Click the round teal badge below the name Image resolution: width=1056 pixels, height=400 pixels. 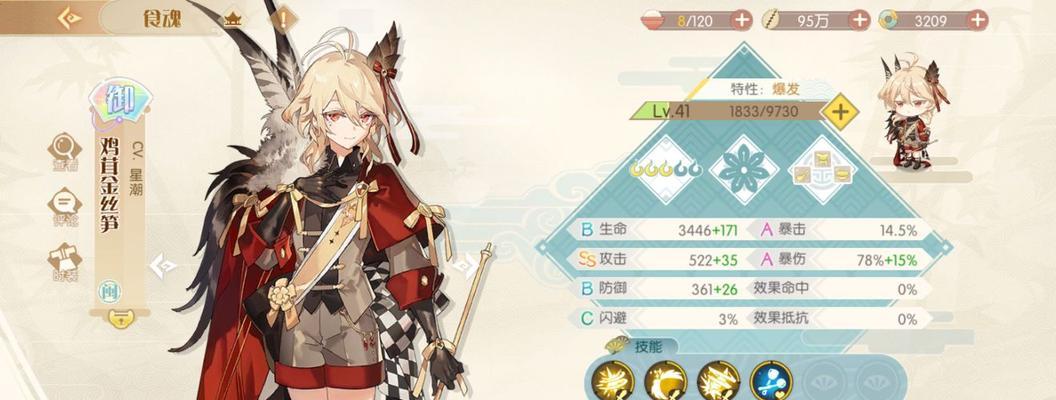[108, 292]
